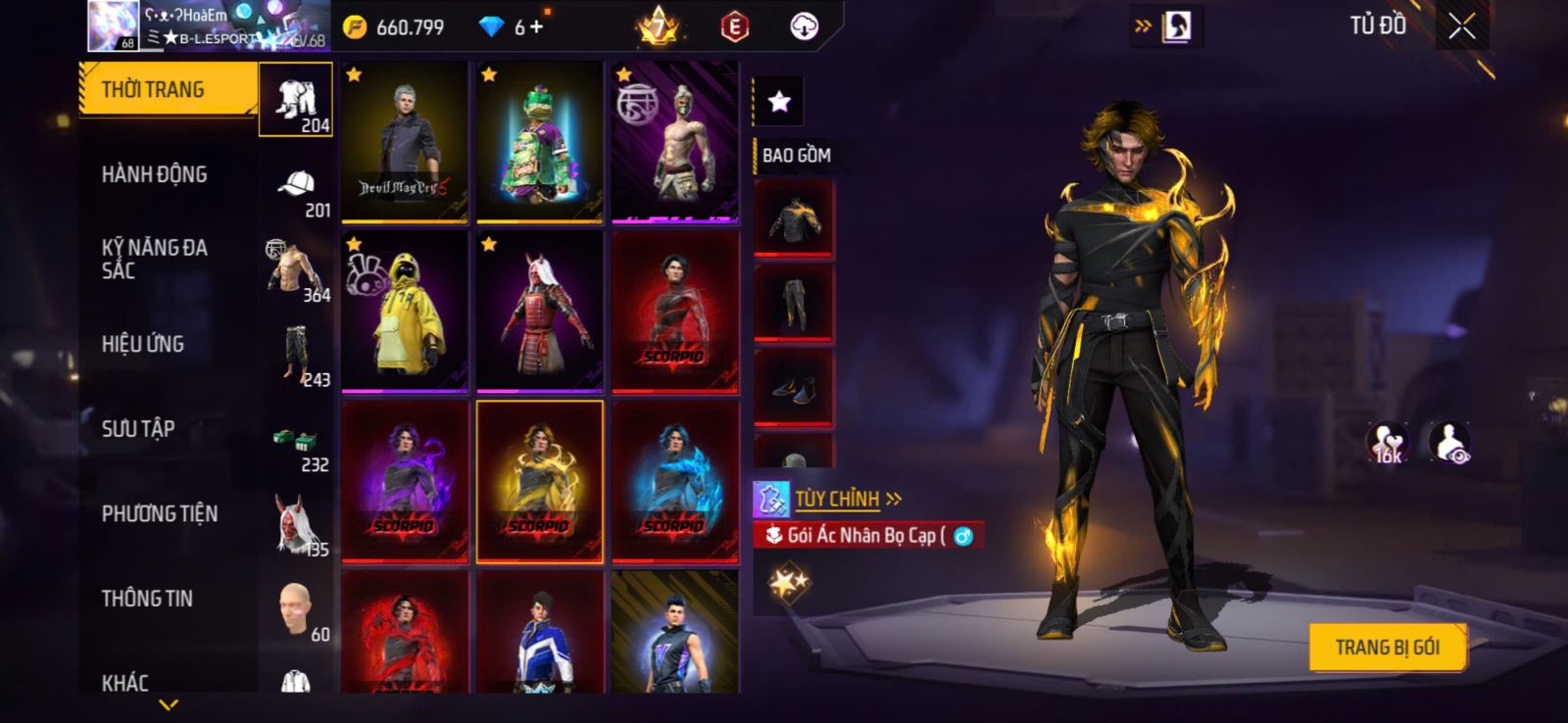Image resolution: width=1568 pixels, height=723 pixels.
Task: Choose the Phương Tiện category
Action: (x=159, y=513)
